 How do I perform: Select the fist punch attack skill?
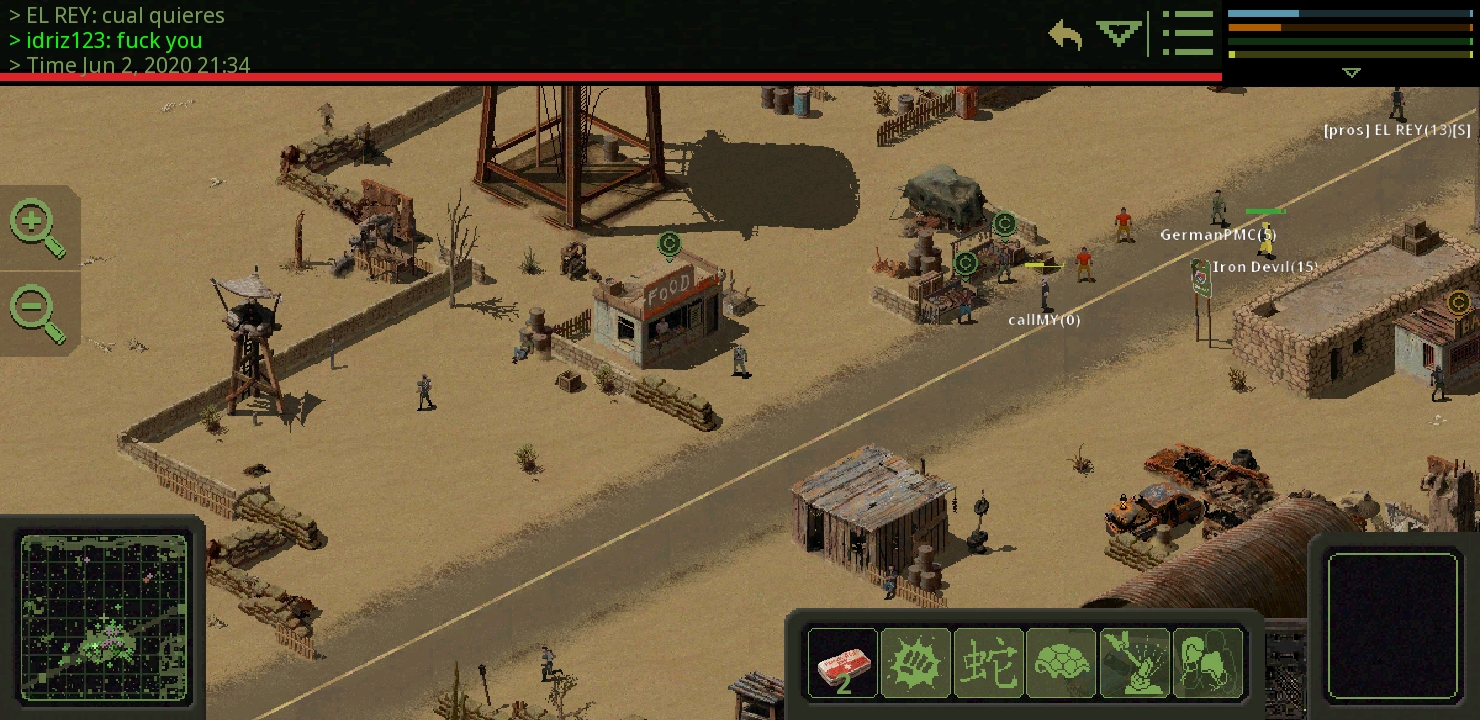coord(915,662)
